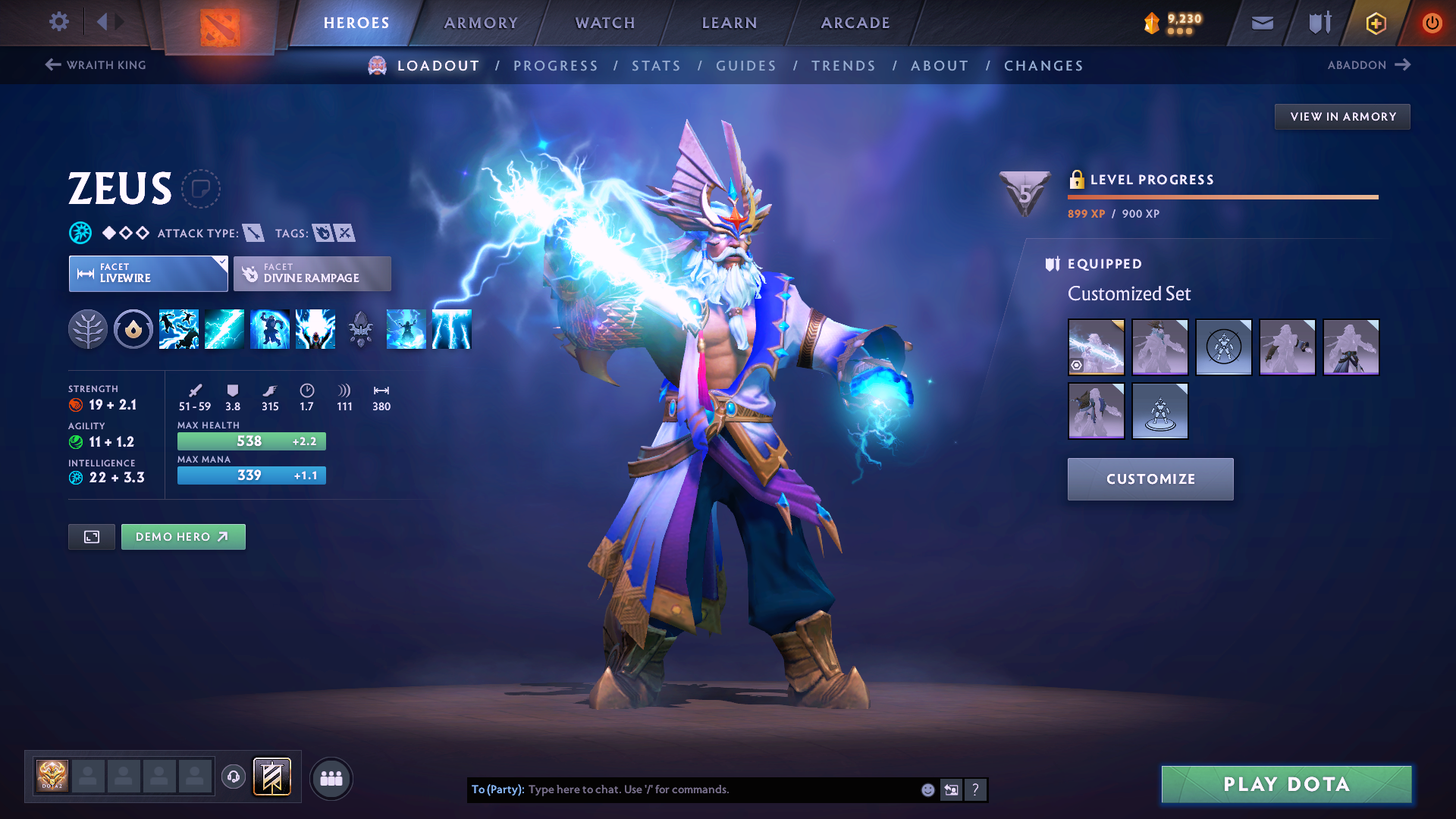Open the next hero arrow to Abaddon
Screen dimensions: 1456x819
pos(1404,64)
